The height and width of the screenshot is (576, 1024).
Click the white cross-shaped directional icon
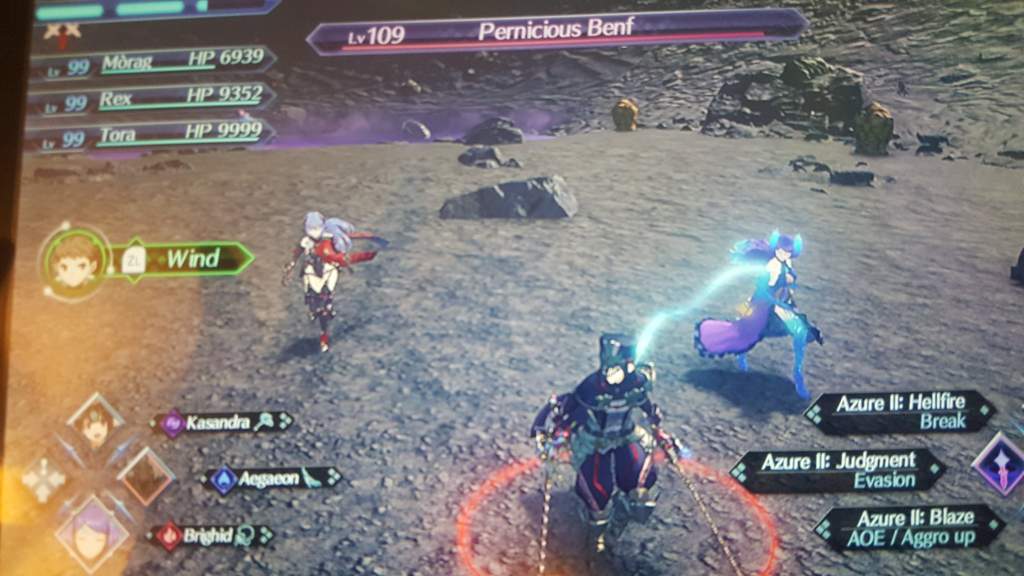pyautogui.click(x=44, y=480)
